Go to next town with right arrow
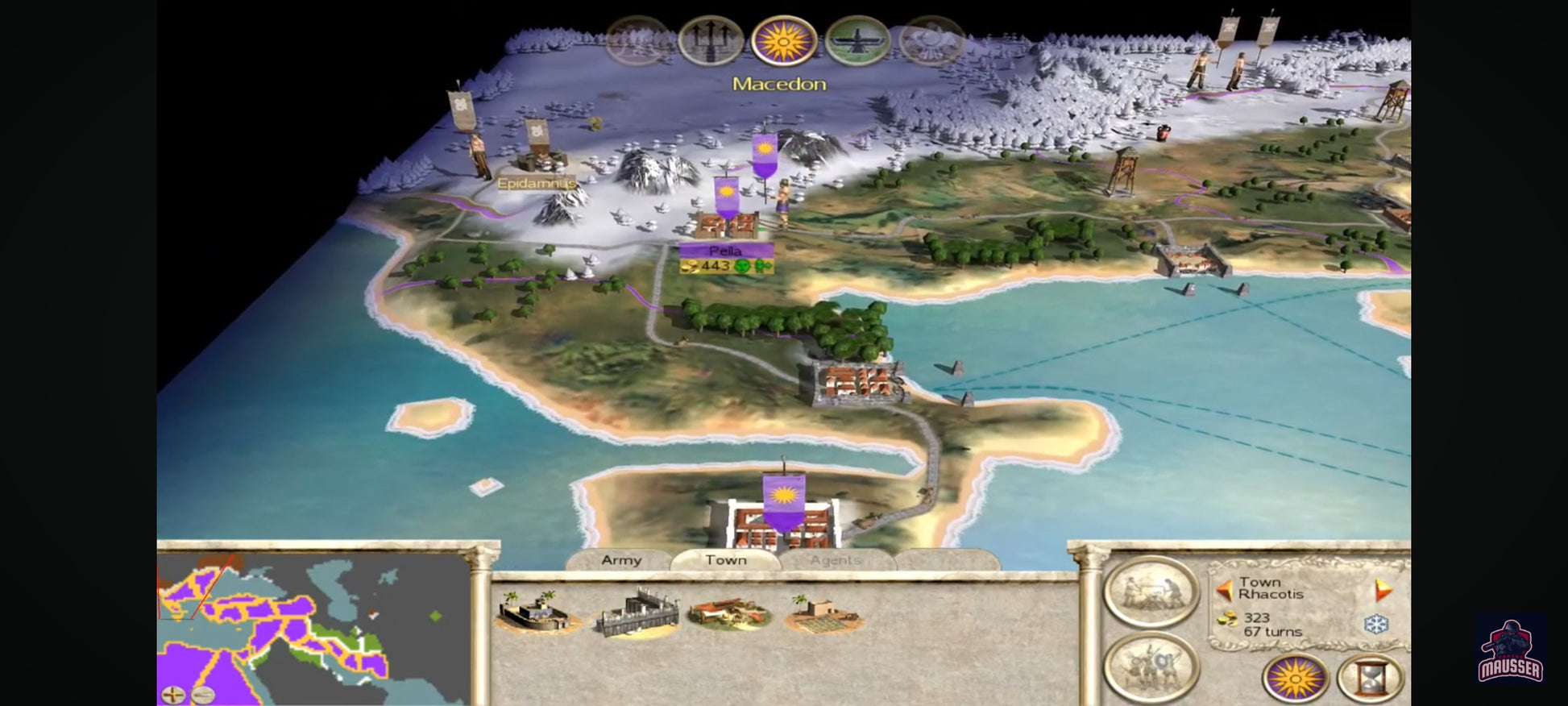This screenshot has width=1568, height=706. point(1383,591)
